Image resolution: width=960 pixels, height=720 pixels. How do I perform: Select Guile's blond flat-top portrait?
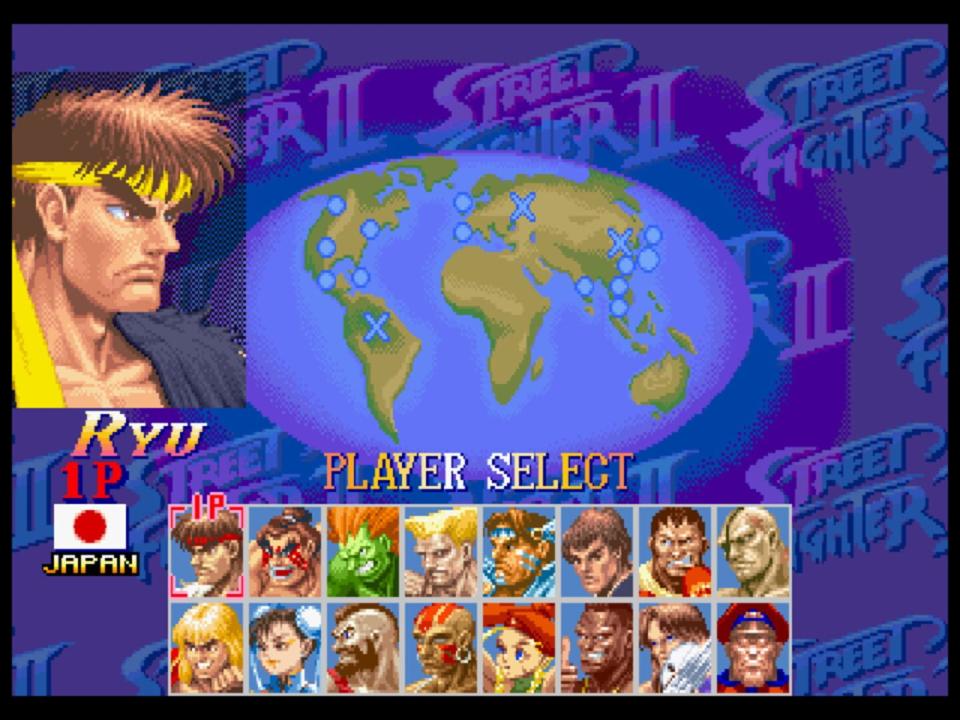(x=441, y=552)
